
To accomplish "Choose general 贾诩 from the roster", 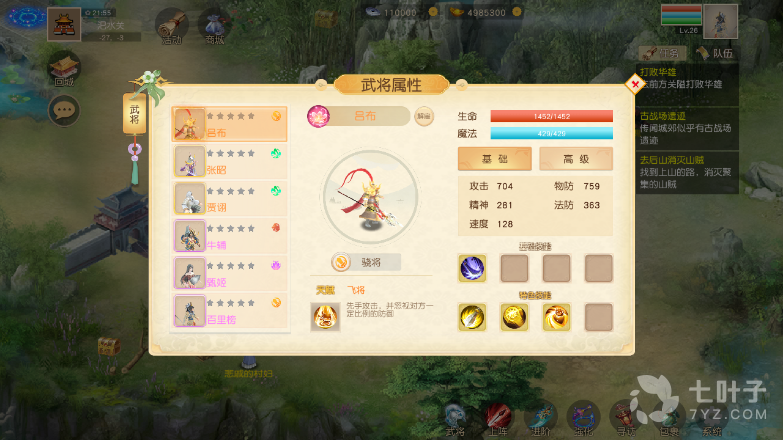I will coord(230,198).
